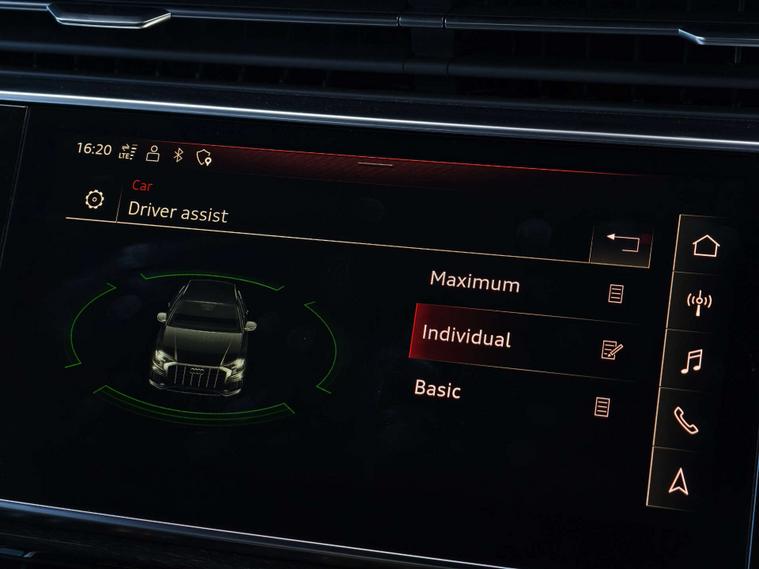Choose the Individual driver assist profile

[466, 337]
